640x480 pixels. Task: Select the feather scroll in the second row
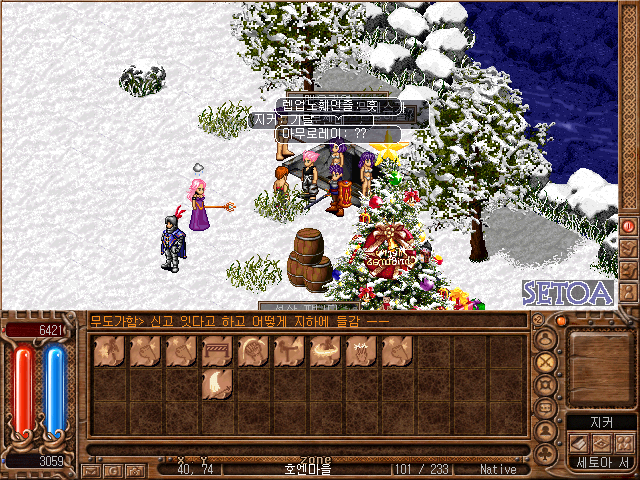pyautogui.click(x=215, y=383)
